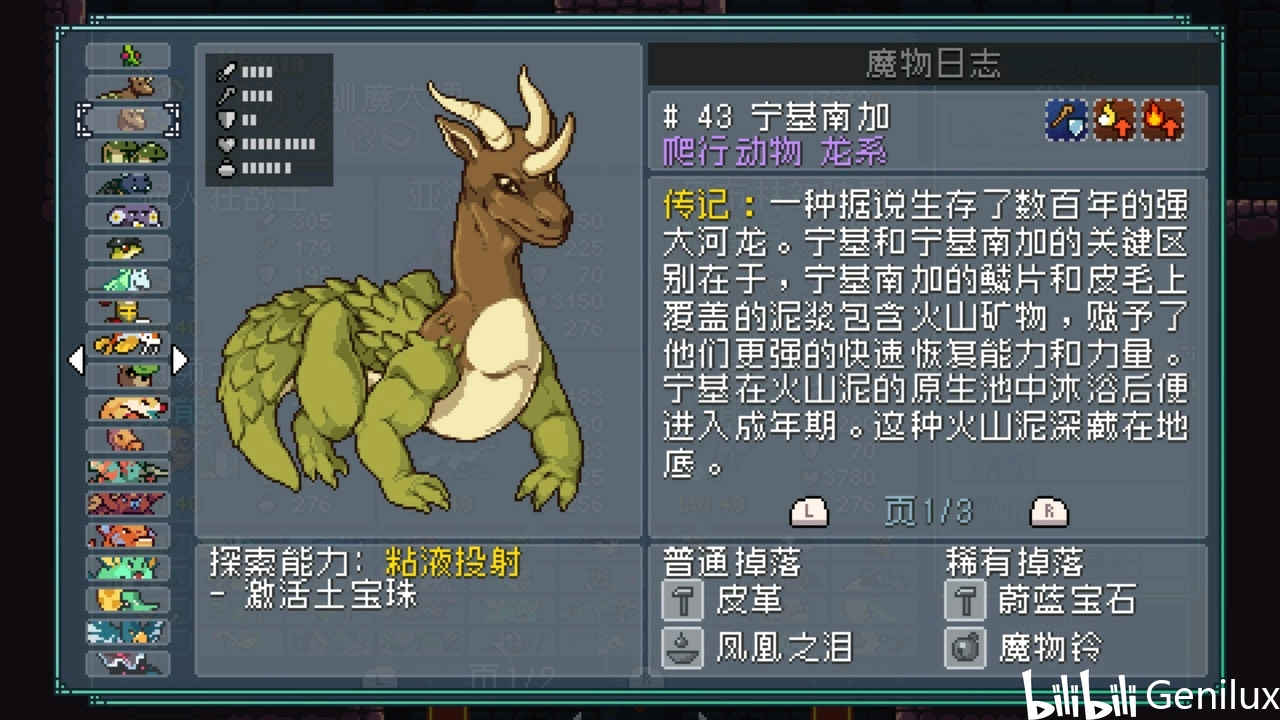Select the purple monster with white flower
The height and width of the screenshot is (720, 1280).
(129, 216)
